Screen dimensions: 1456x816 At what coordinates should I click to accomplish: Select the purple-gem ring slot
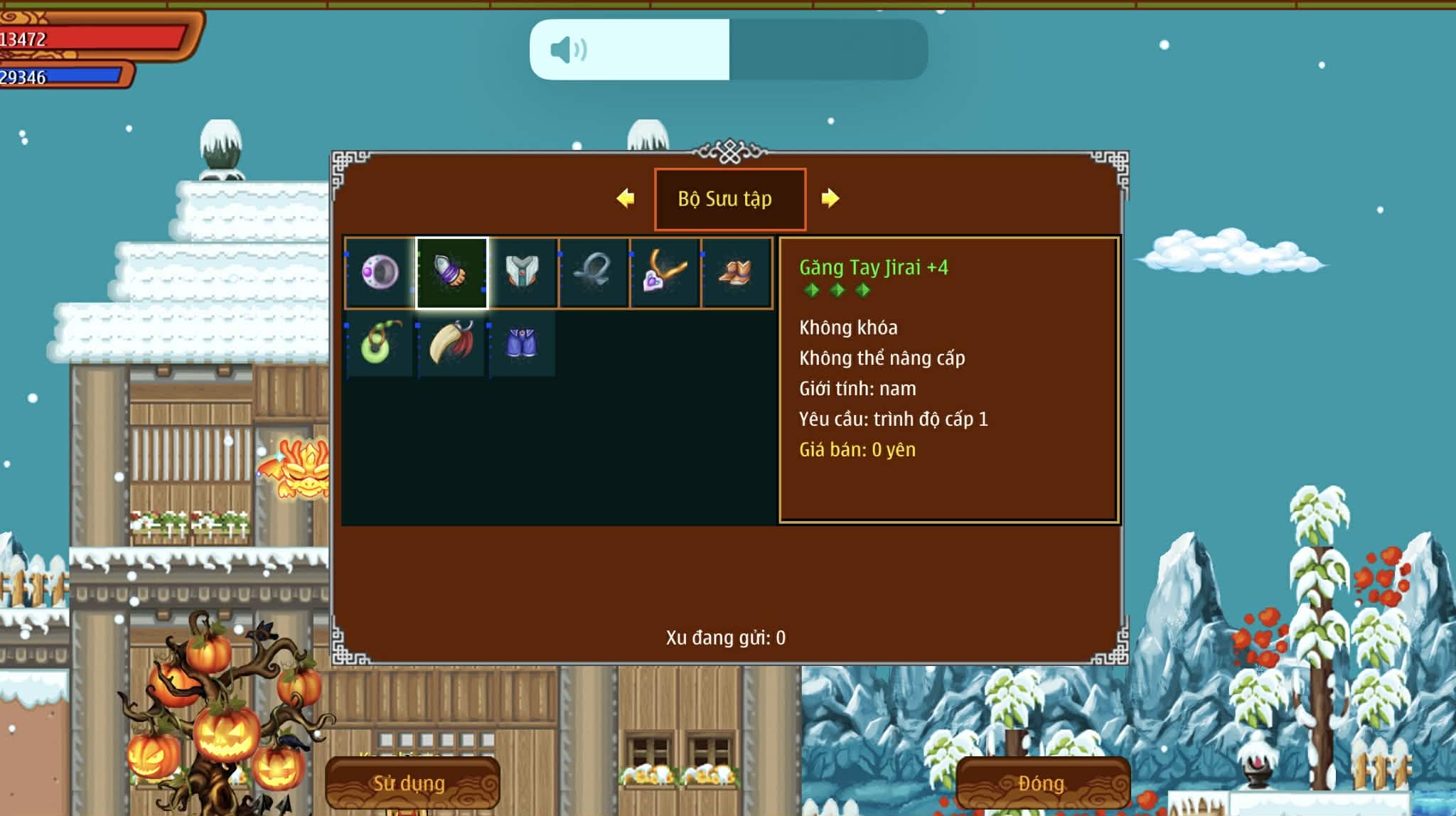click(380, 272)
